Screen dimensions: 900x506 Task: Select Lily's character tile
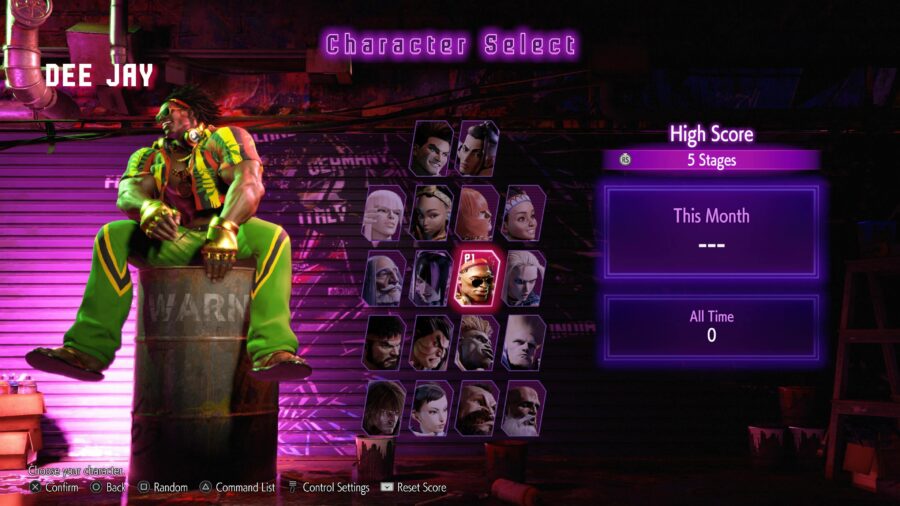pos(524,213)
